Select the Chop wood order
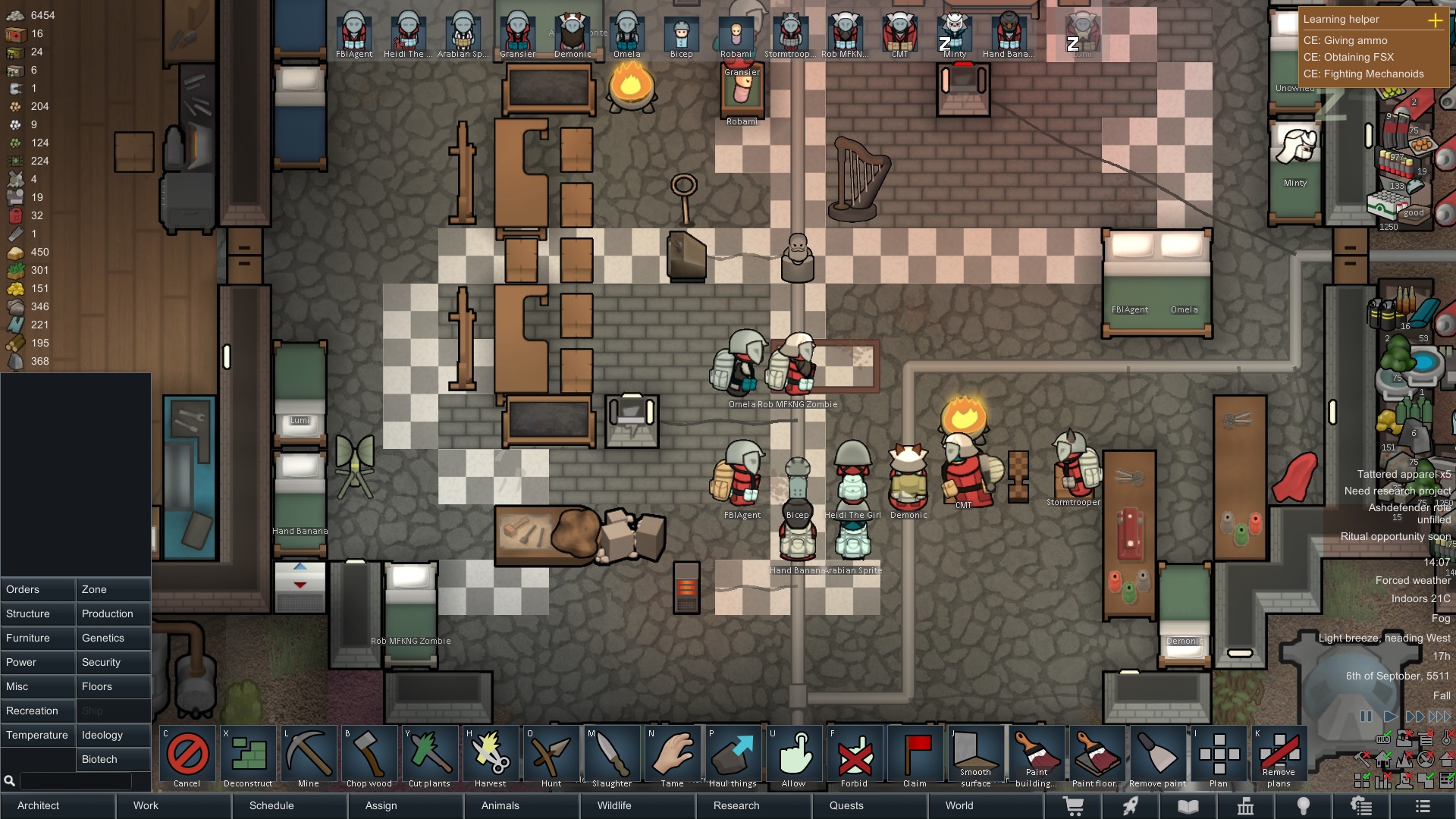The width and height of the screenshot is (1456, 819). click(x=369, y=758)
